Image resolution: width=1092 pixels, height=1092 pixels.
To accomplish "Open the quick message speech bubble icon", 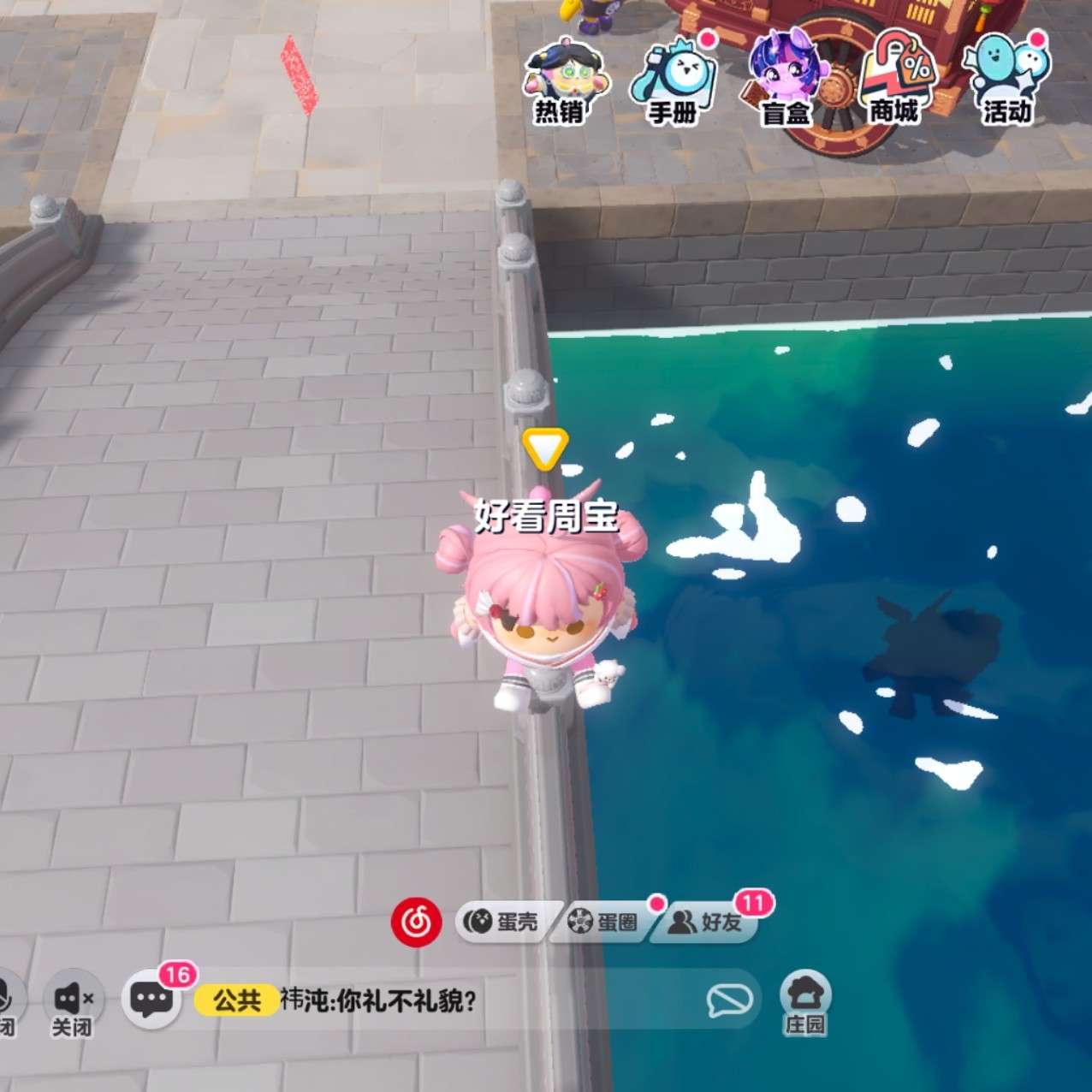I will pos(729,1000).
